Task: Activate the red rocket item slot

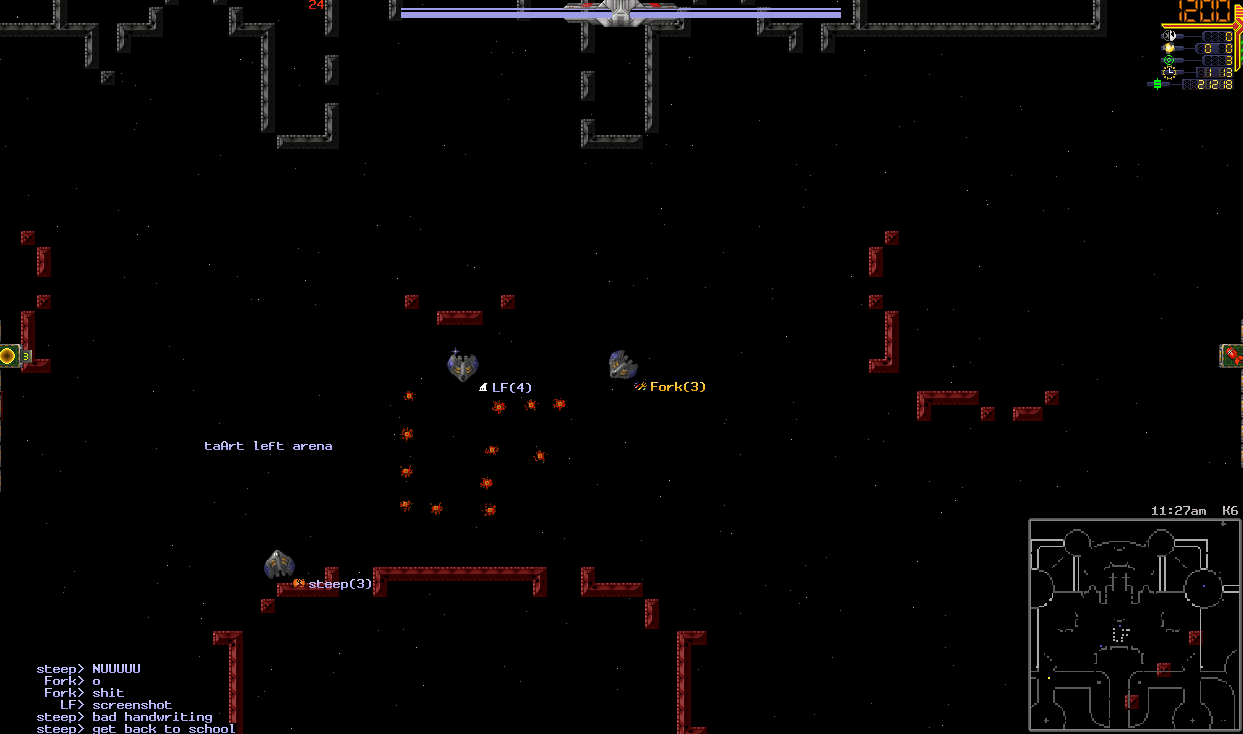Action: pos(1232,355)
